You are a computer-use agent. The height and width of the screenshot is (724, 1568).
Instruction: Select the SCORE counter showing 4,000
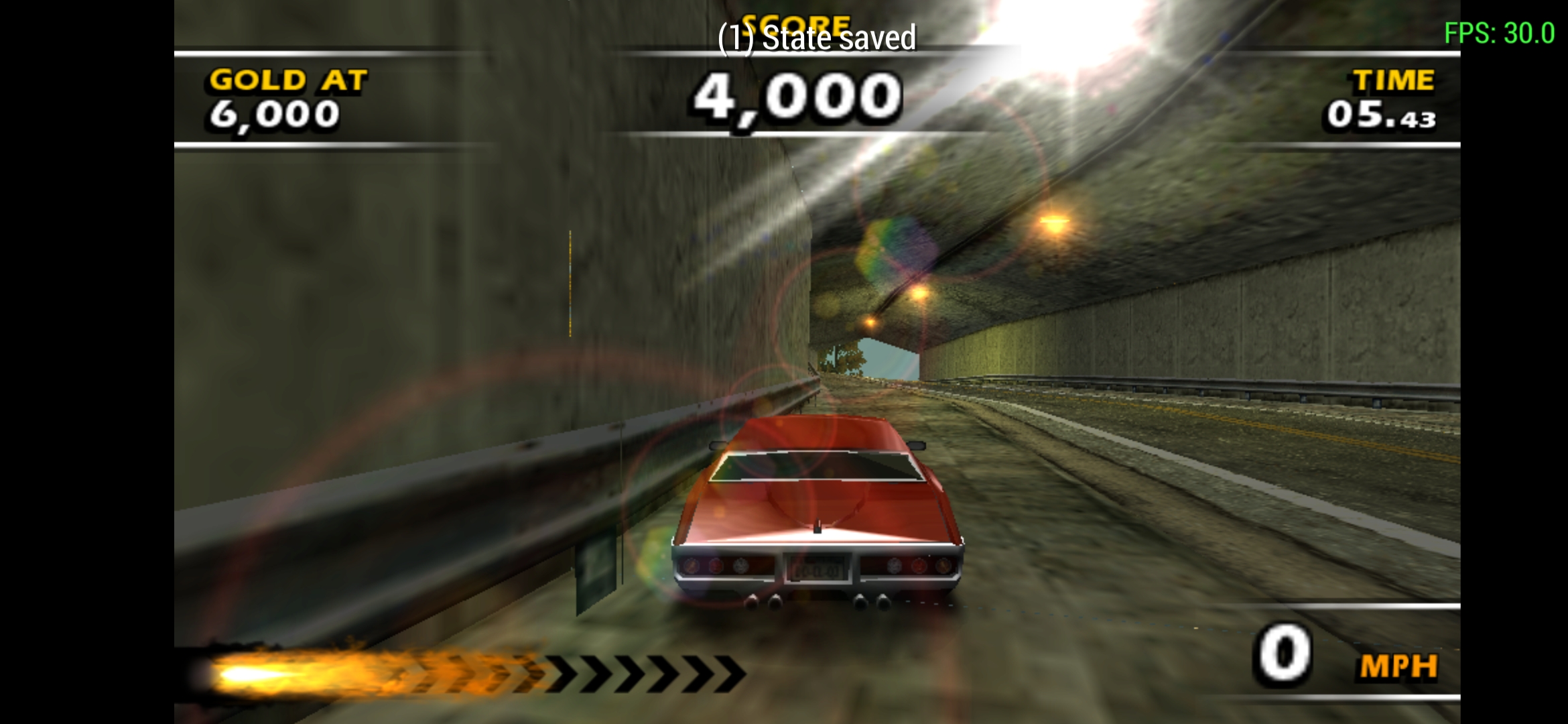(x=797, y=99)
